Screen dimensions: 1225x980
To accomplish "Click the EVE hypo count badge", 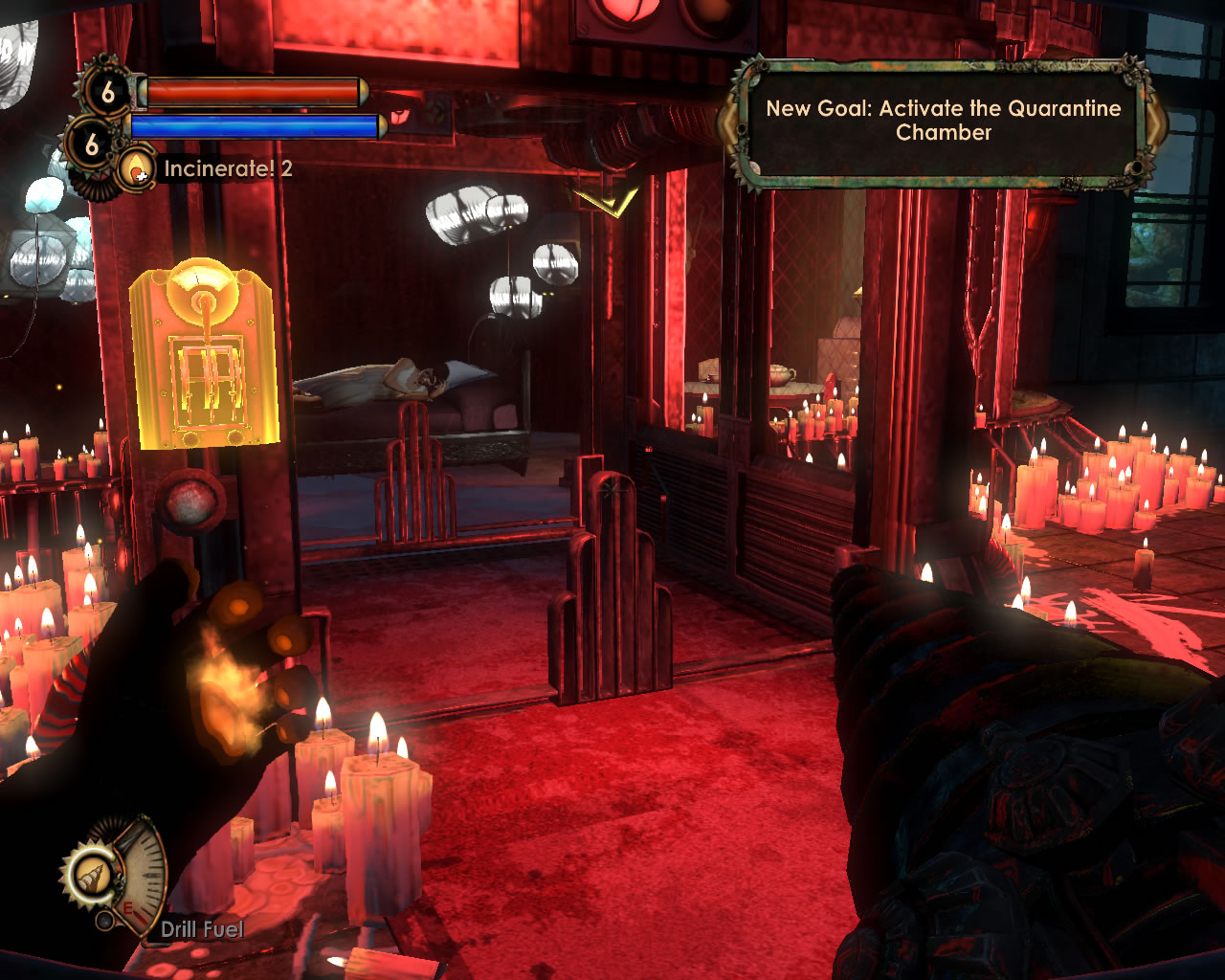I will tap(92, 145).
